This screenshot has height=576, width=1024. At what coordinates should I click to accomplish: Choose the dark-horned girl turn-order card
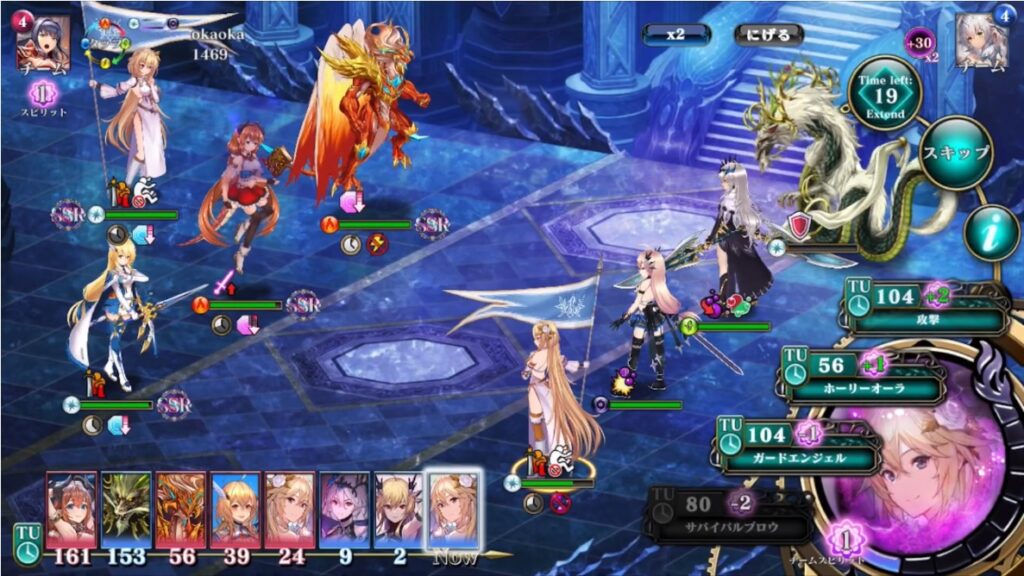pyautogui.click(x=344, y=509)
